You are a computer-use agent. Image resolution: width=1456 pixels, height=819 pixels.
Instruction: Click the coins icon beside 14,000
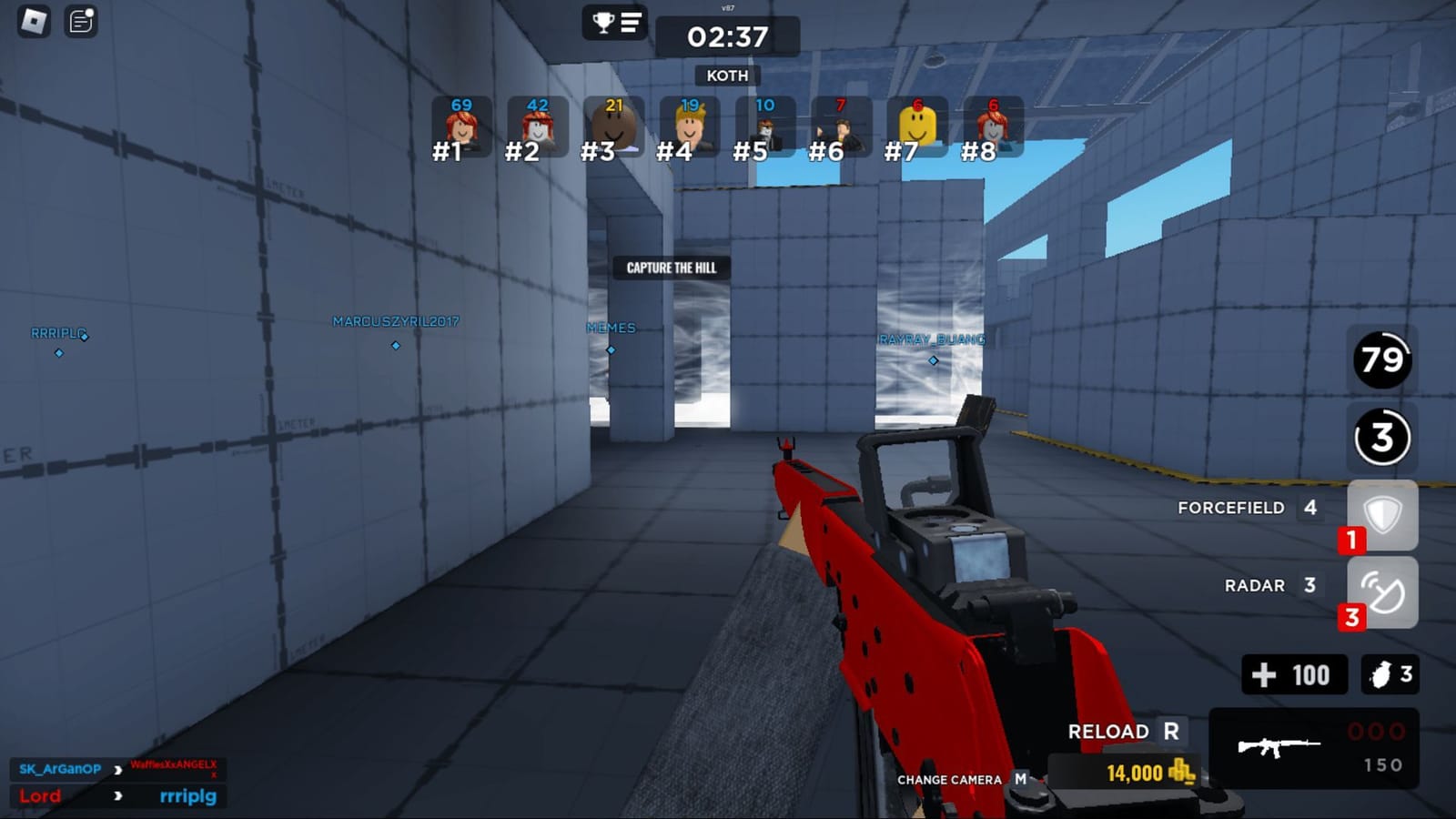(x=1182, y=774)
